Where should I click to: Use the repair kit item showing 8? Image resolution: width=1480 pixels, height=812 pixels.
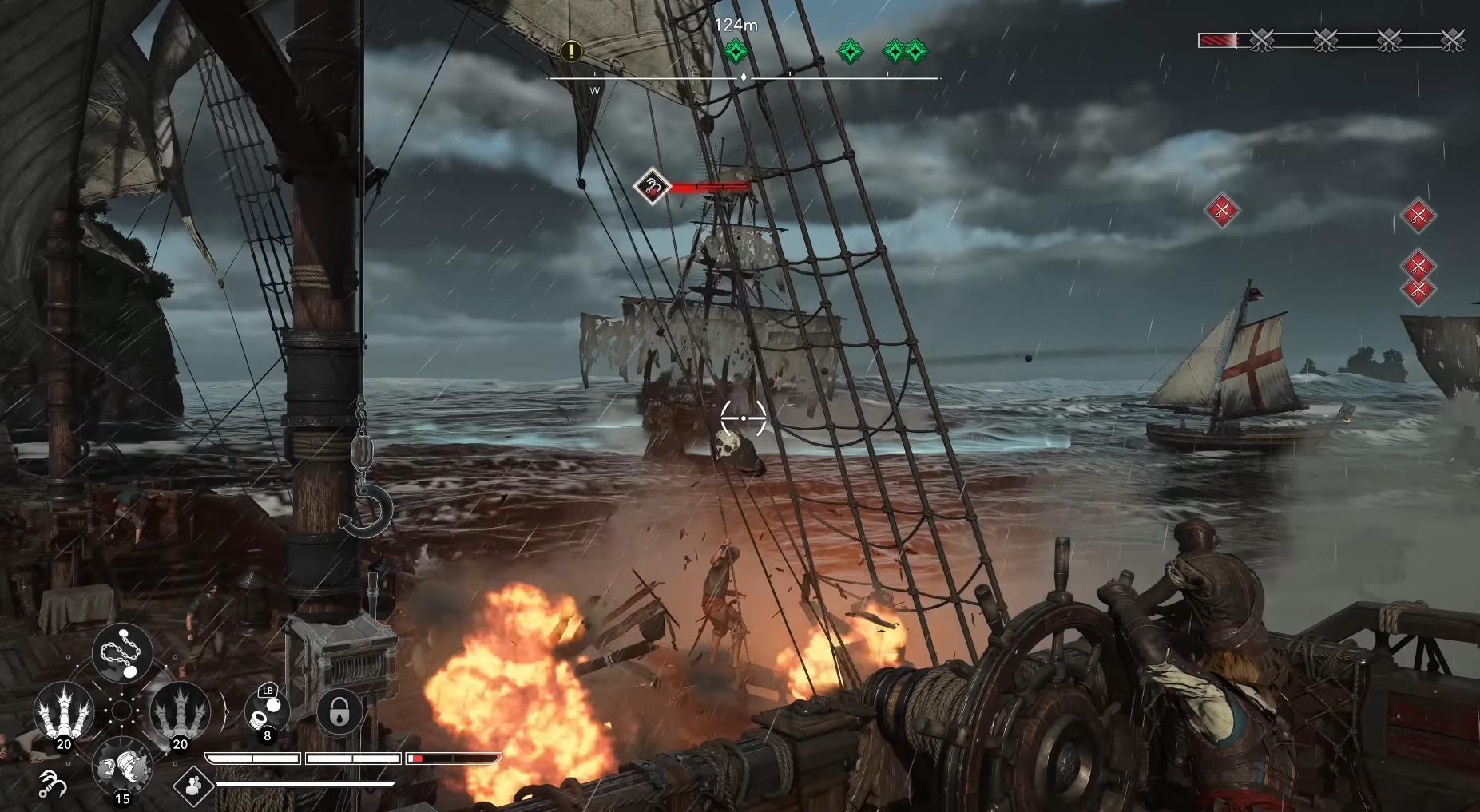click(266, 710)
